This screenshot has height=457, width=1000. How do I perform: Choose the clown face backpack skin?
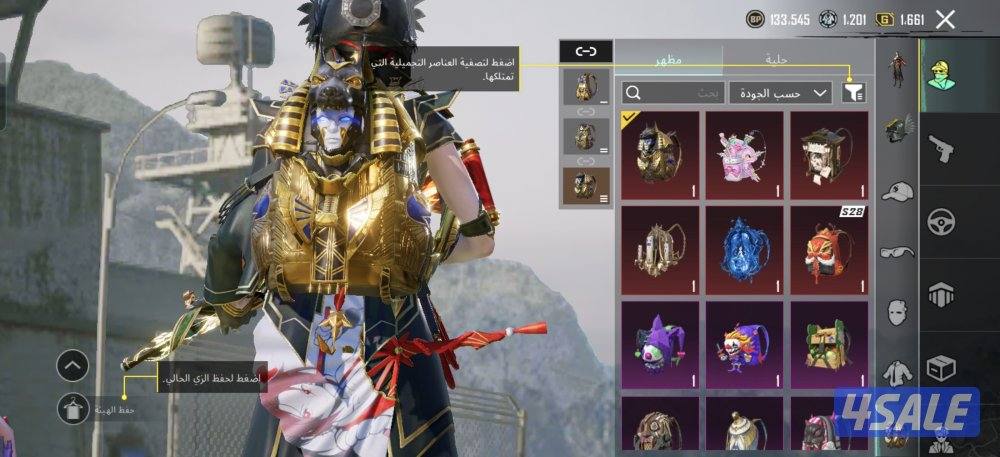click(x=744, y=341)
